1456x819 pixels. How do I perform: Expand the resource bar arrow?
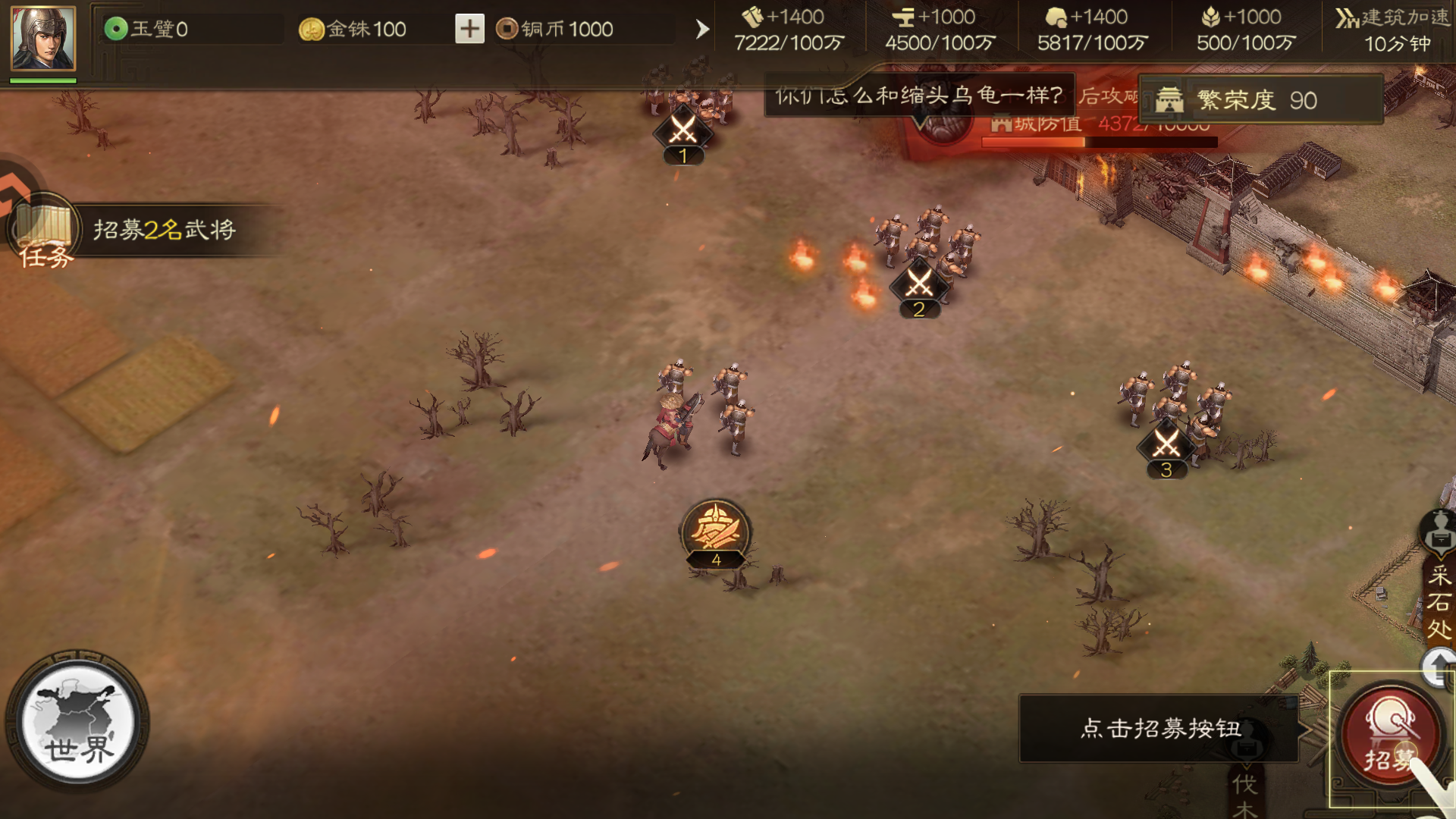point(702,29)
